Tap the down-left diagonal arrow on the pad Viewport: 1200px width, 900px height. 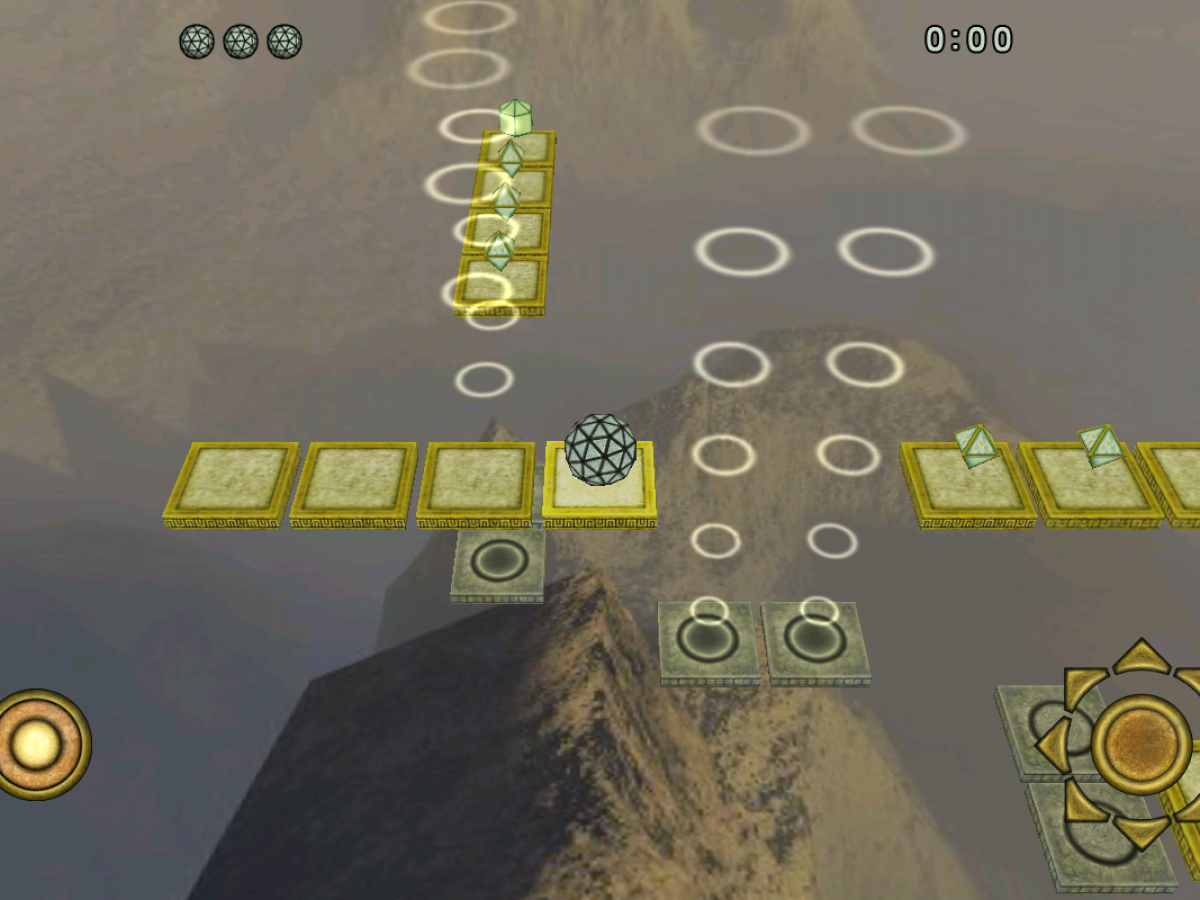tap(1081, 803)
